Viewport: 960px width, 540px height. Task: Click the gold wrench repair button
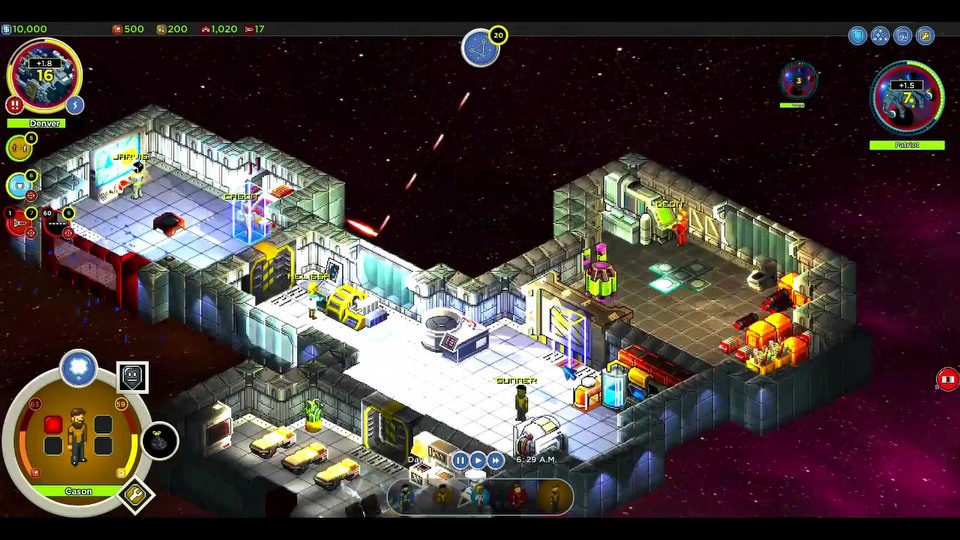(134, 493)
